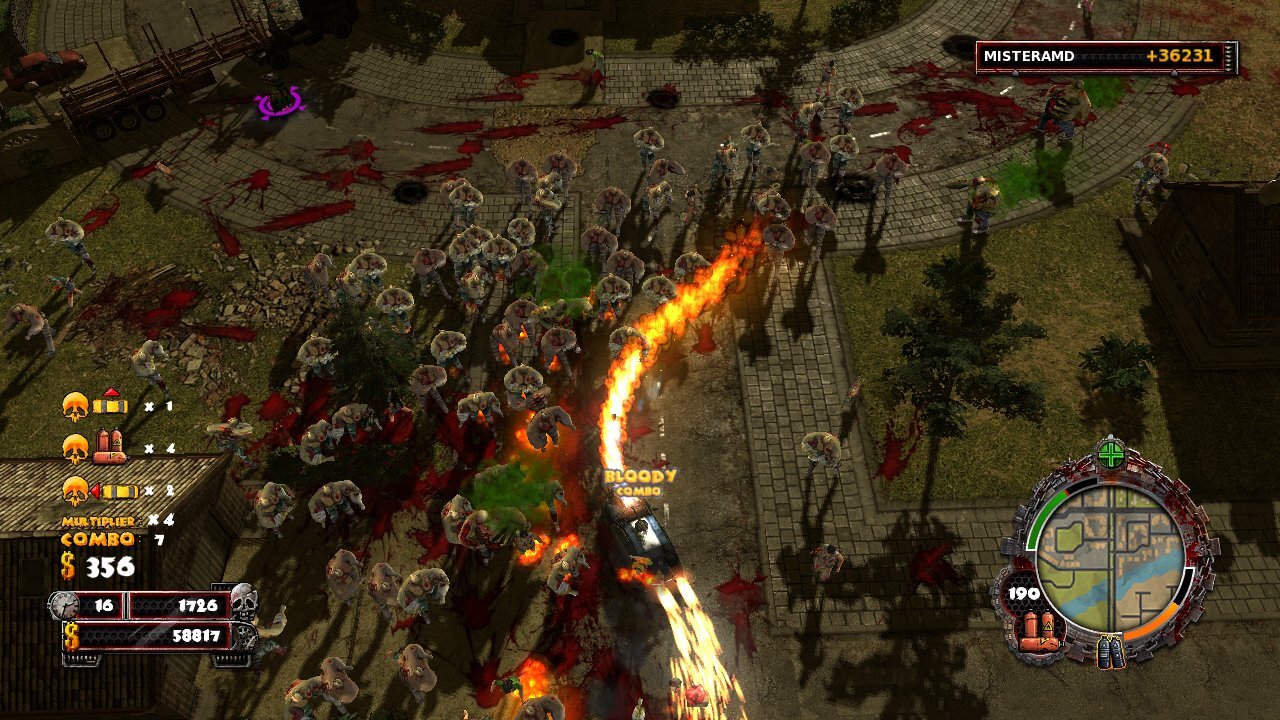The image size is (1280, 720).
Task: Select the green health cross icon
Action: [1111, 455]
